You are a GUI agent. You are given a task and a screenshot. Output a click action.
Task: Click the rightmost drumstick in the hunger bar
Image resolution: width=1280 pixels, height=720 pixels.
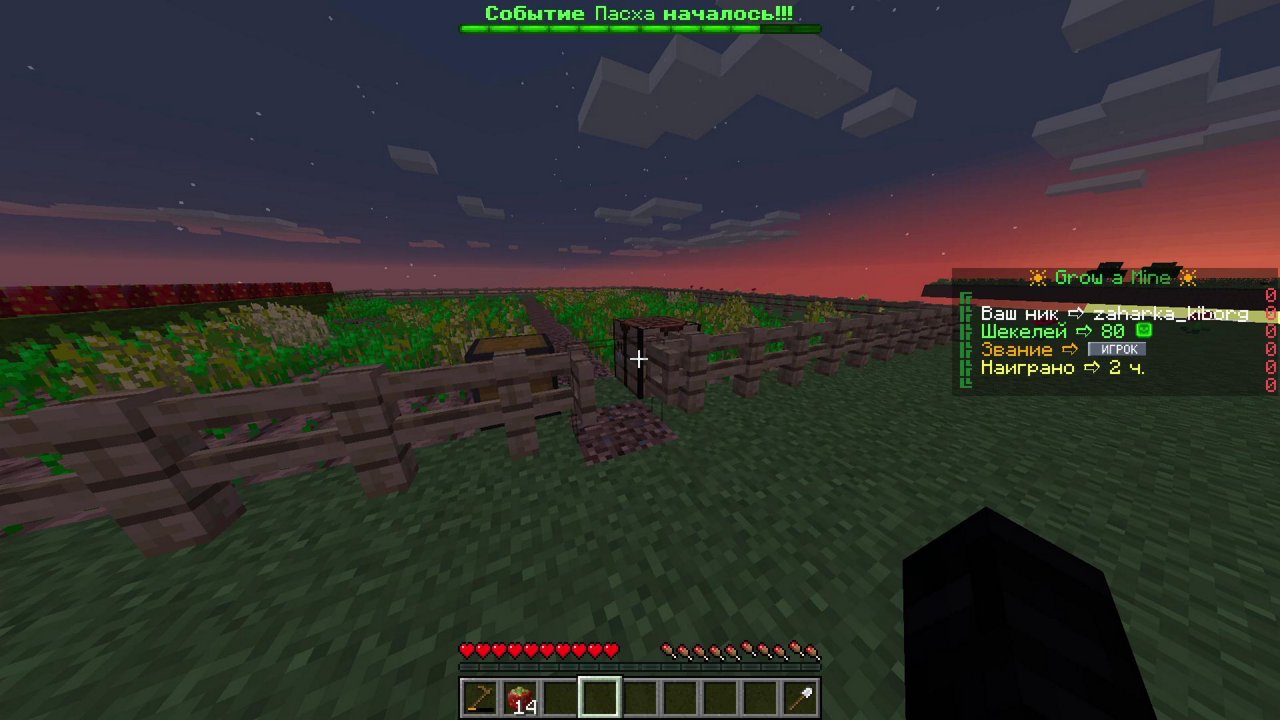pyautogui.click(x=812, y=650)
